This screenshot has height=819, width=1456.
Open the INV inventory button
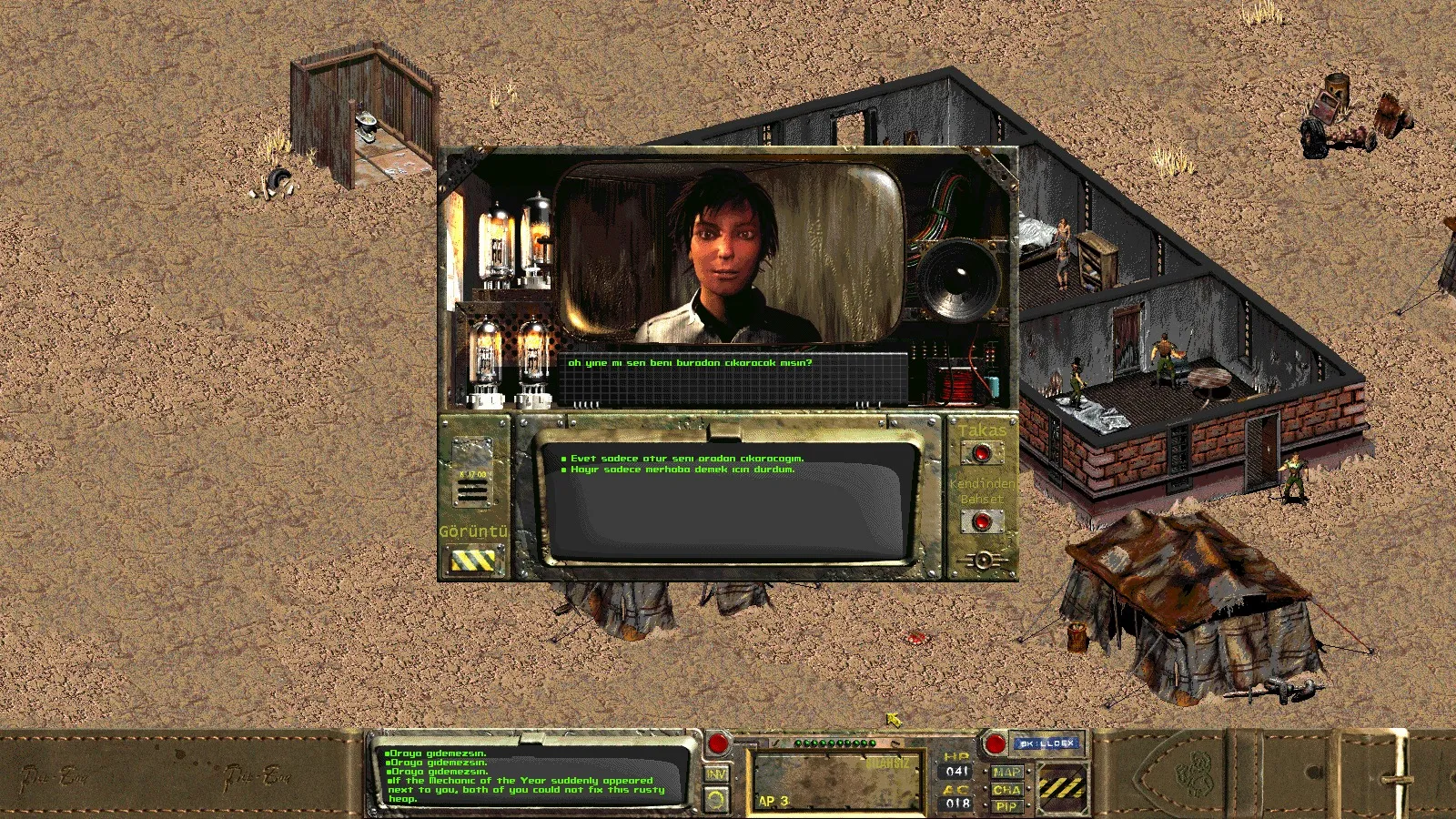point(717,773)
